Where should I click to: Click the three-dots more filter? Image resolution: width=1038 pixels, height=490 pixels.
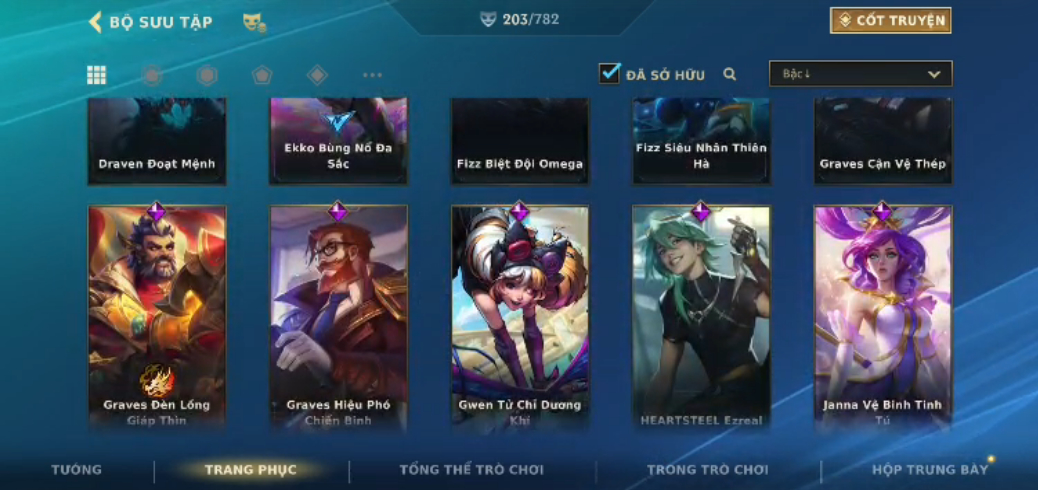(372, 75)
